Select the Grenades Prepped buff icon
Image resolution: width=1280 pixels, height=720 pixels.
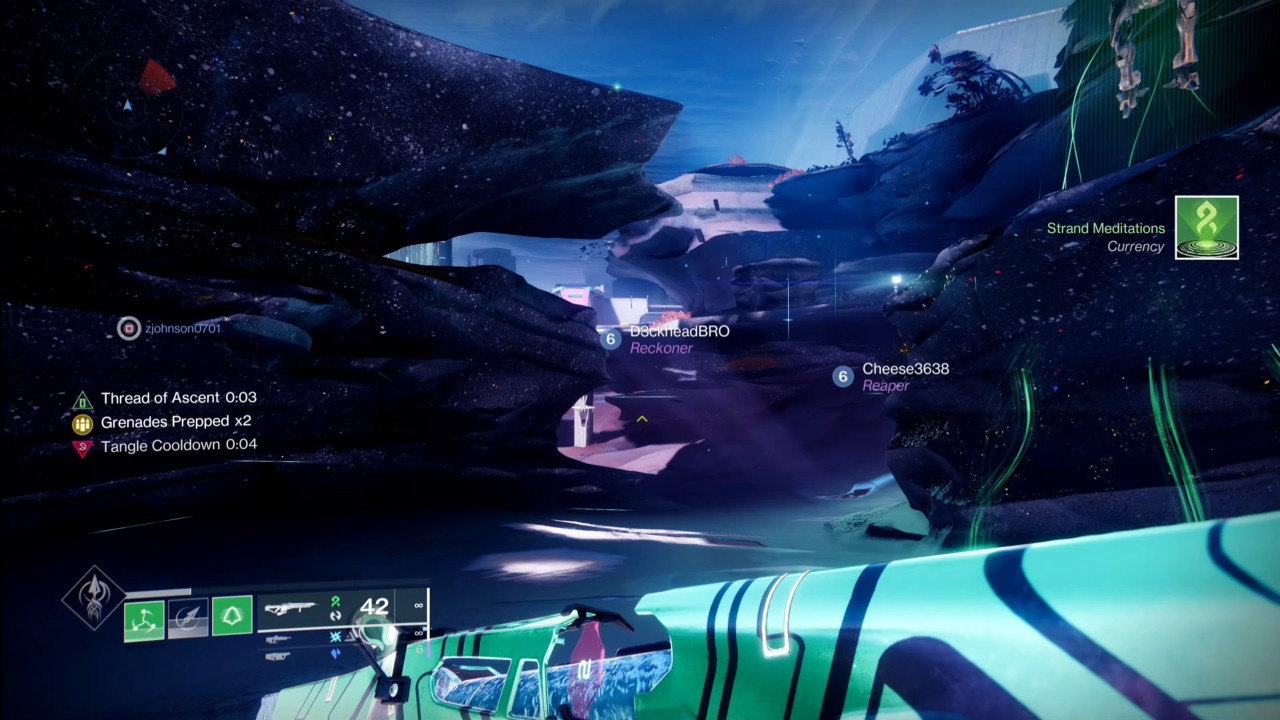pyautogui.click(x=83, y=423)
